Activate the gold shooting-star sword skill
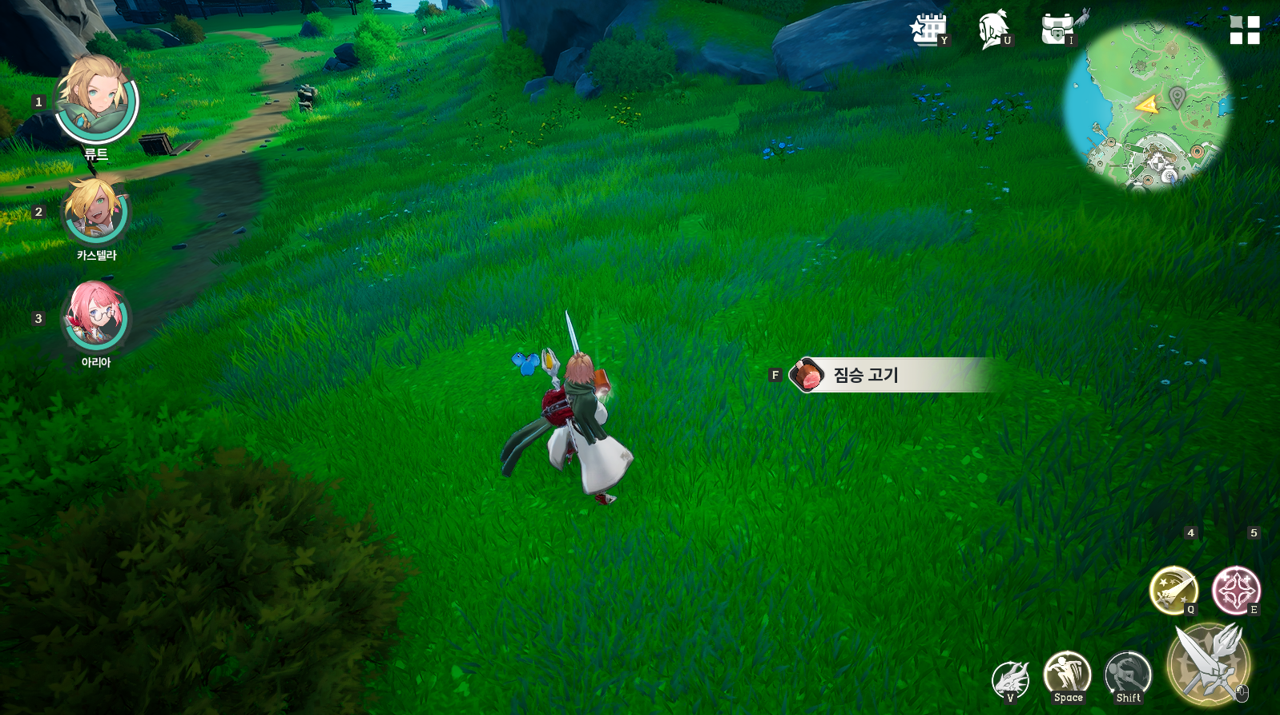 click(1173, 590)
